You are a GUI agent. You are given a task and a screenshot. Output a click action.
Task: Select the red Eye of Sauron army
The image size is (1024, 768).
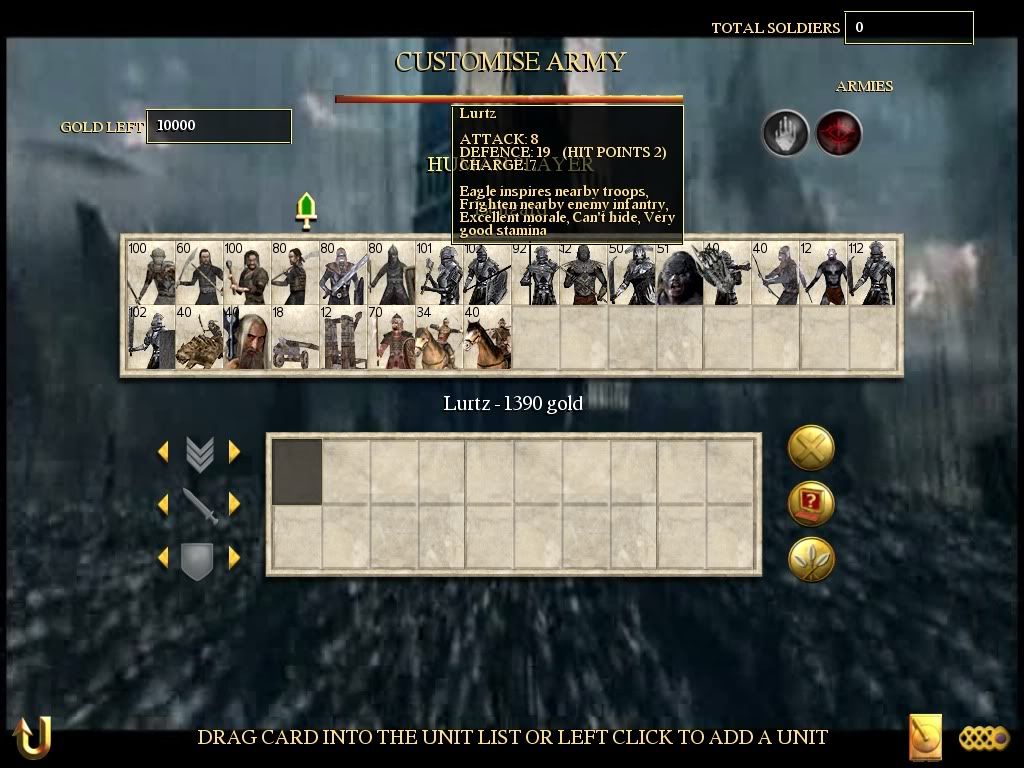838,133
